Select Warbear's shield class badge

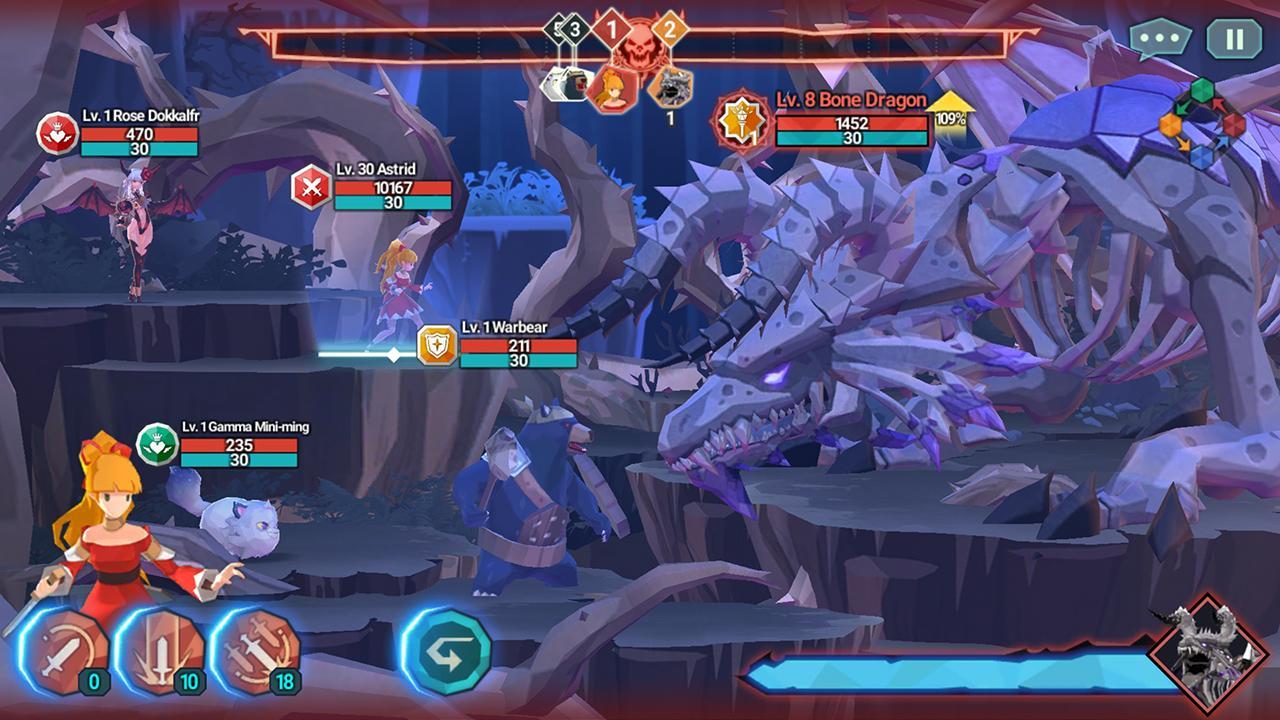point(437,345)
